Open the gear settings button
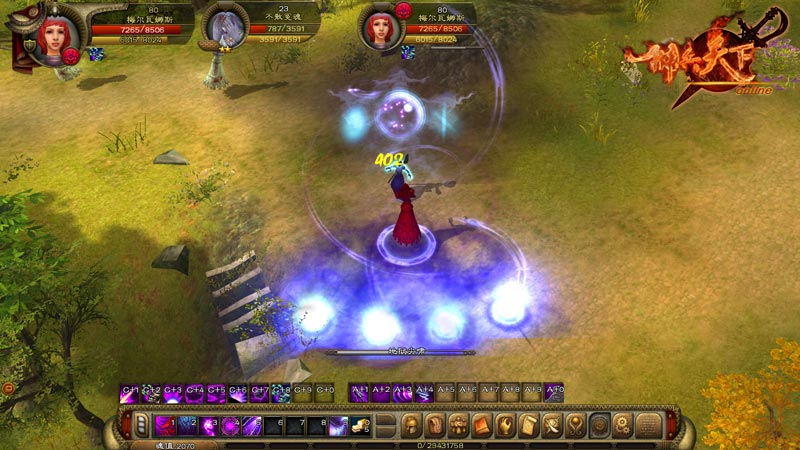Screen dimensions: 800x450 click(623, 426)
